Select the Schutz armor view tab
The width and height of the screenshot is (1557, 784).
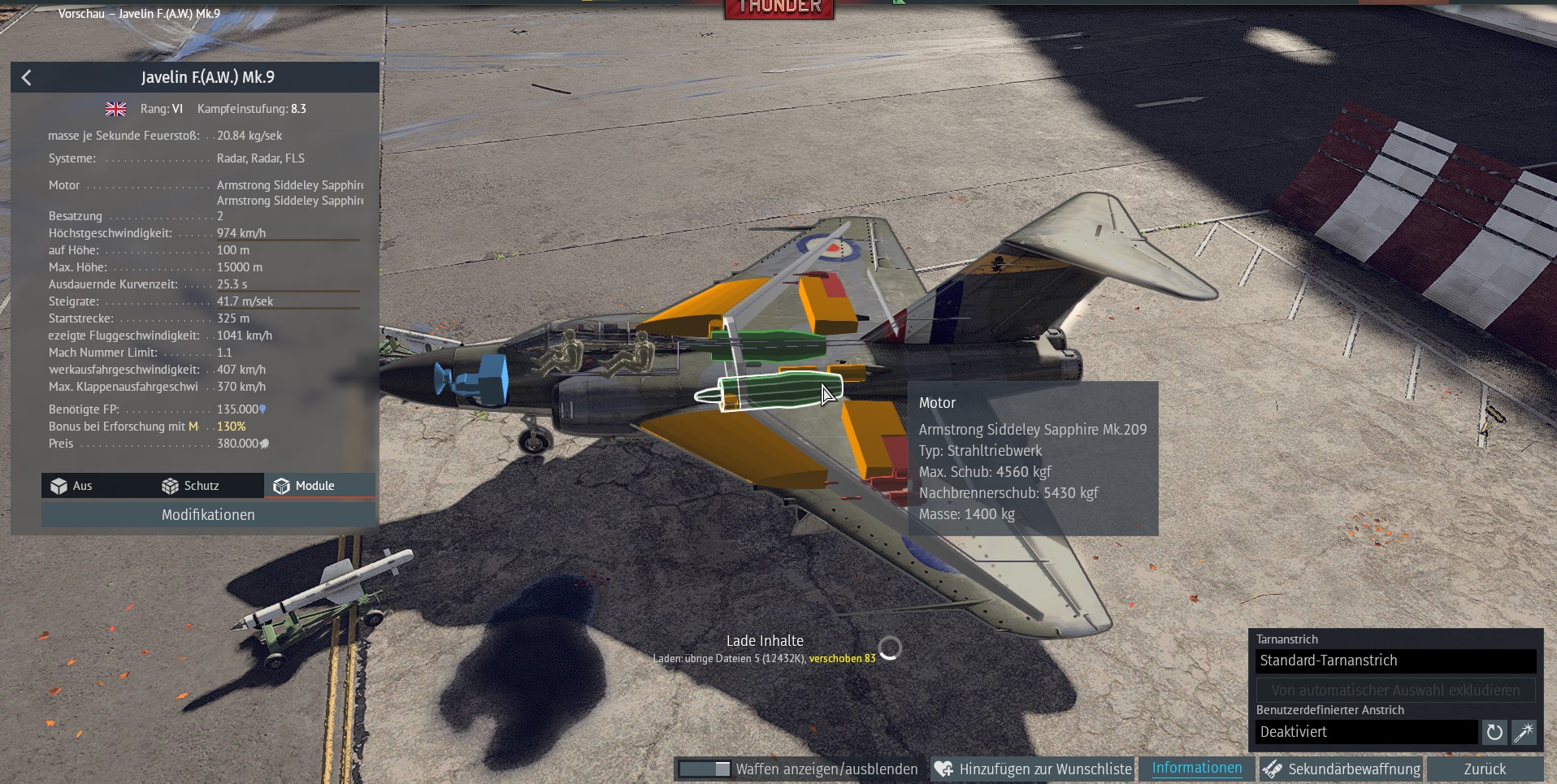click(x=191, y=486)
